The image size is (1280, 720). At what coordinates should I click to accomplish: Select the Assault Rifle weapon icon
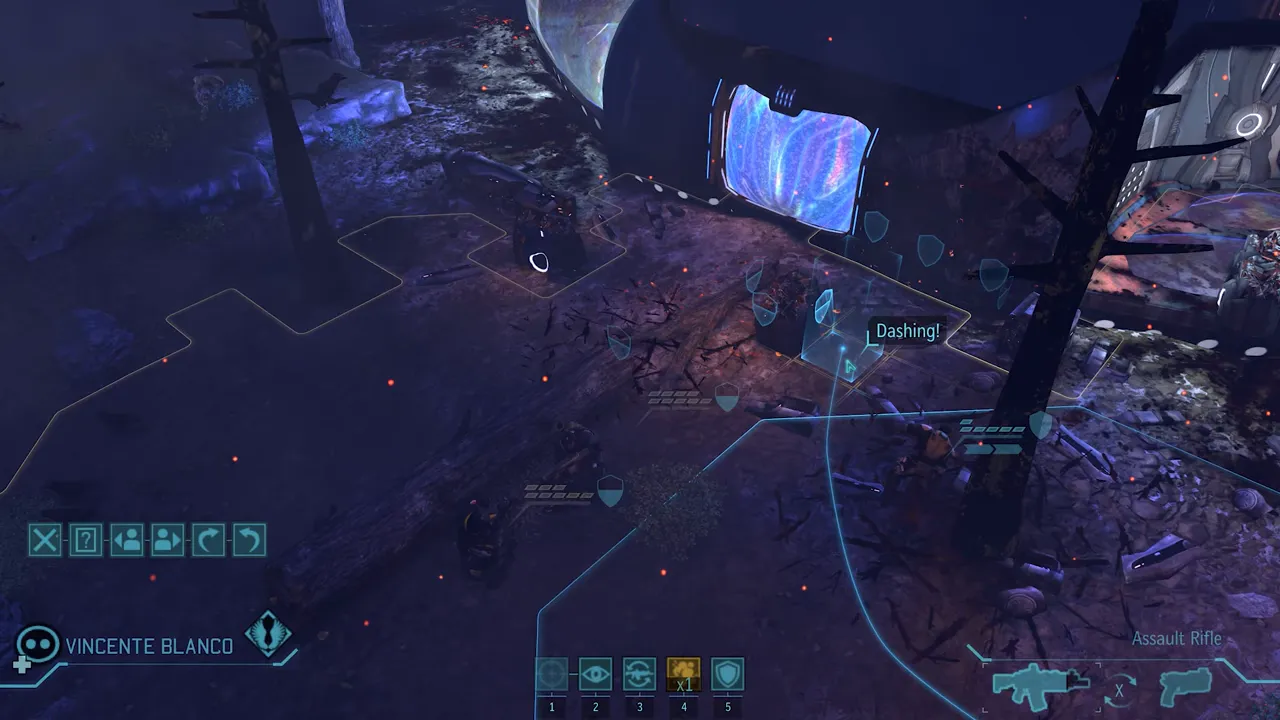click(x=1040, y=686)
